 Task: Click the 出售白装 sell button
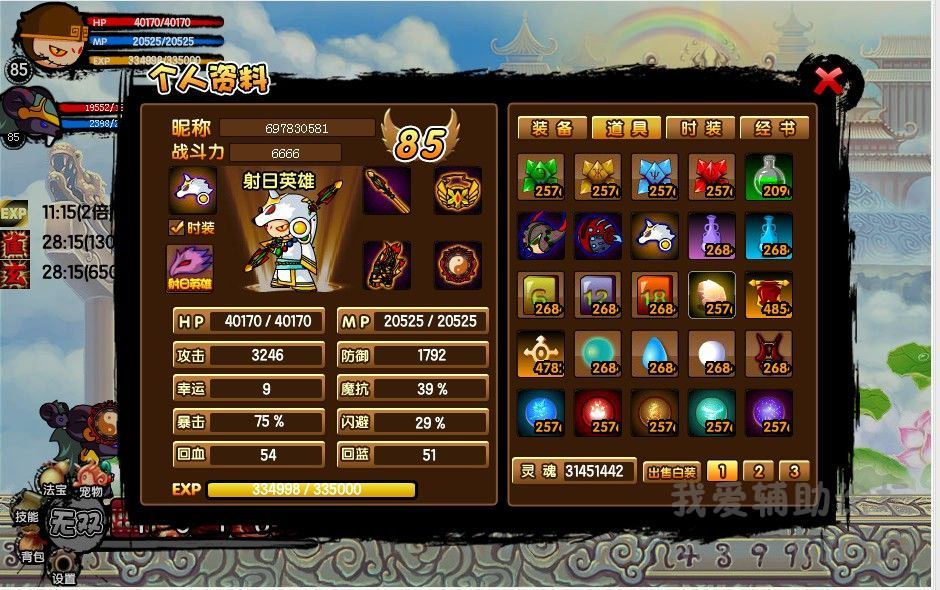pyautogui.click(x=672, y=472)
